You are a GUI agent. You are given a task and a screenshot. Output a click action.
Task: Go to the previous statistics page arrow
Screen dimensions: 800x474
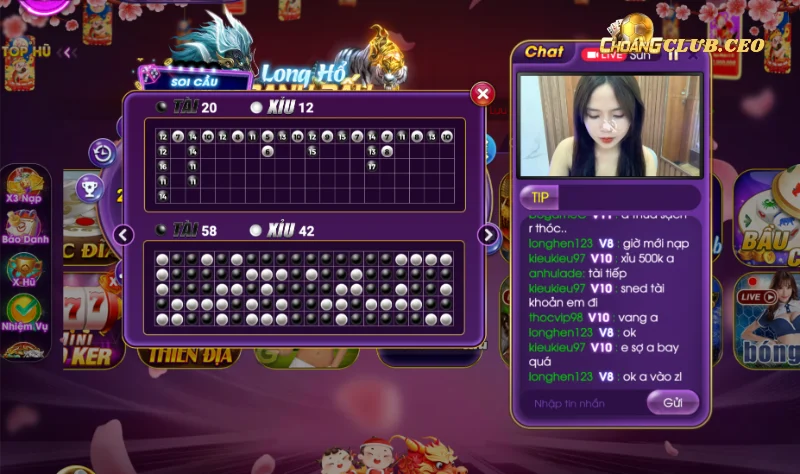(124, 235)
